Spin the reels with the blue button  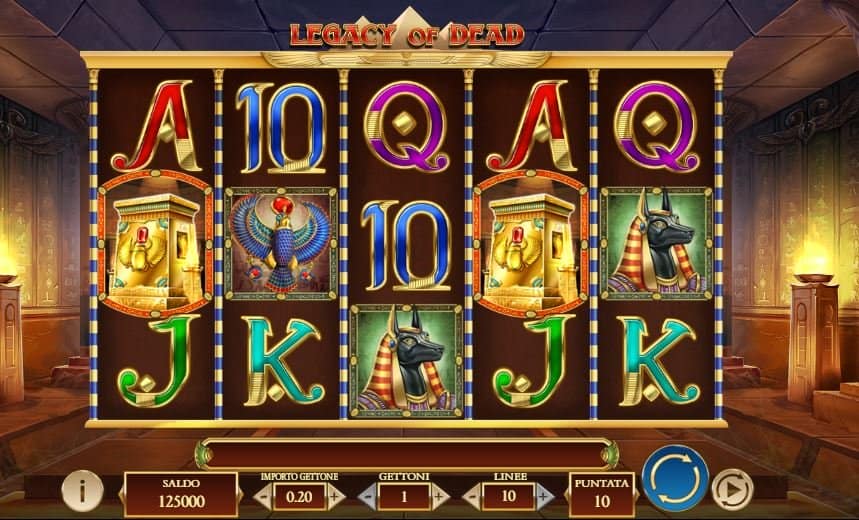[675, 478]
